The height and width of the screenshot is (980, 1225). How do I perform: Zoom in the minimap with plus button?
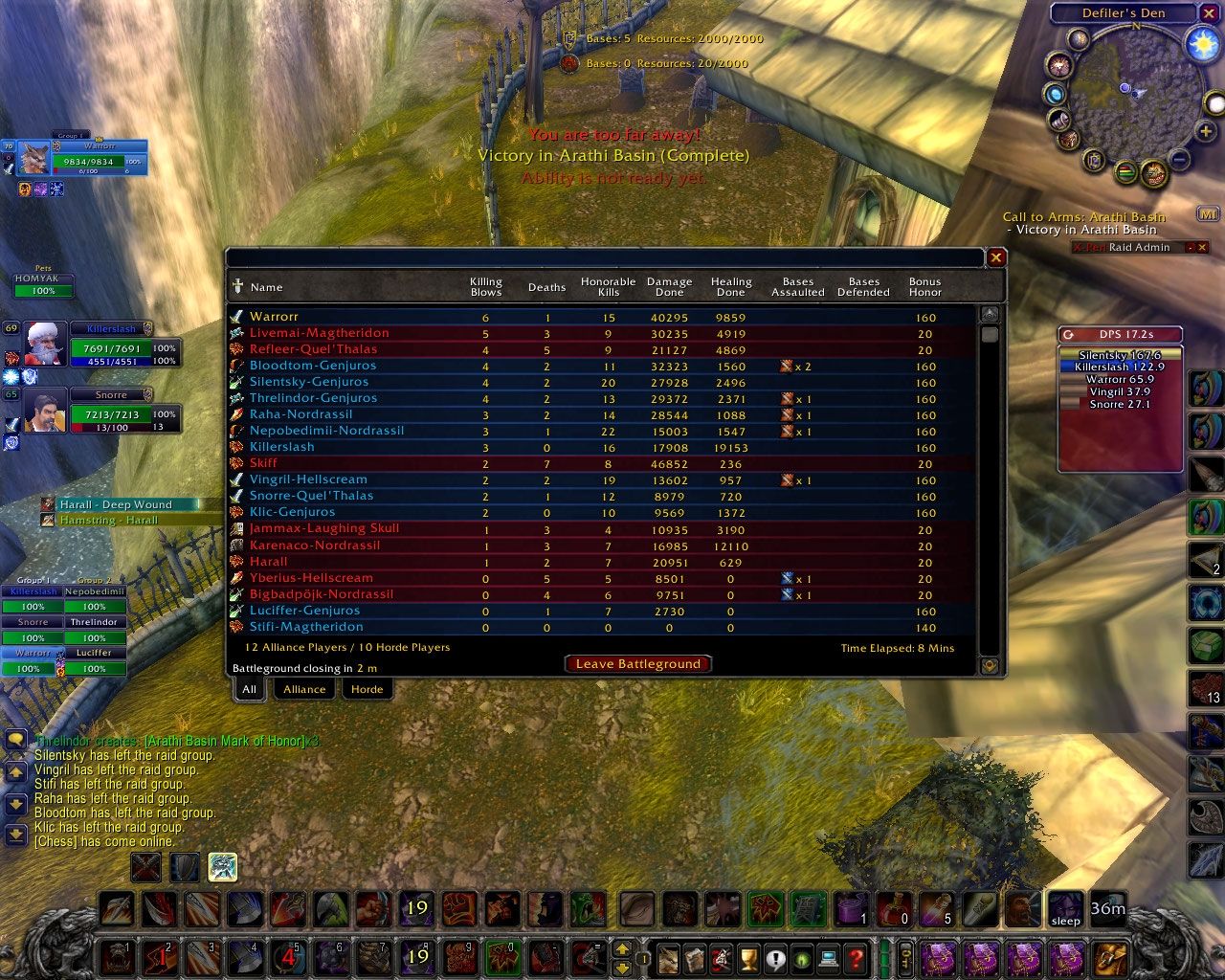coord(1206,131)
